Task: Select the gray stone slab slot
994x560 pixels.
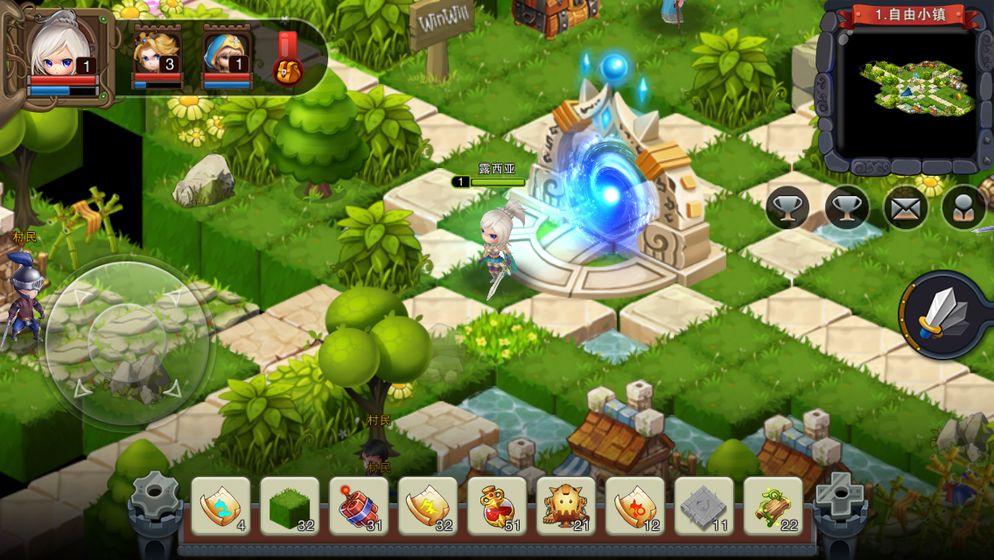Action: click(703, 505)
